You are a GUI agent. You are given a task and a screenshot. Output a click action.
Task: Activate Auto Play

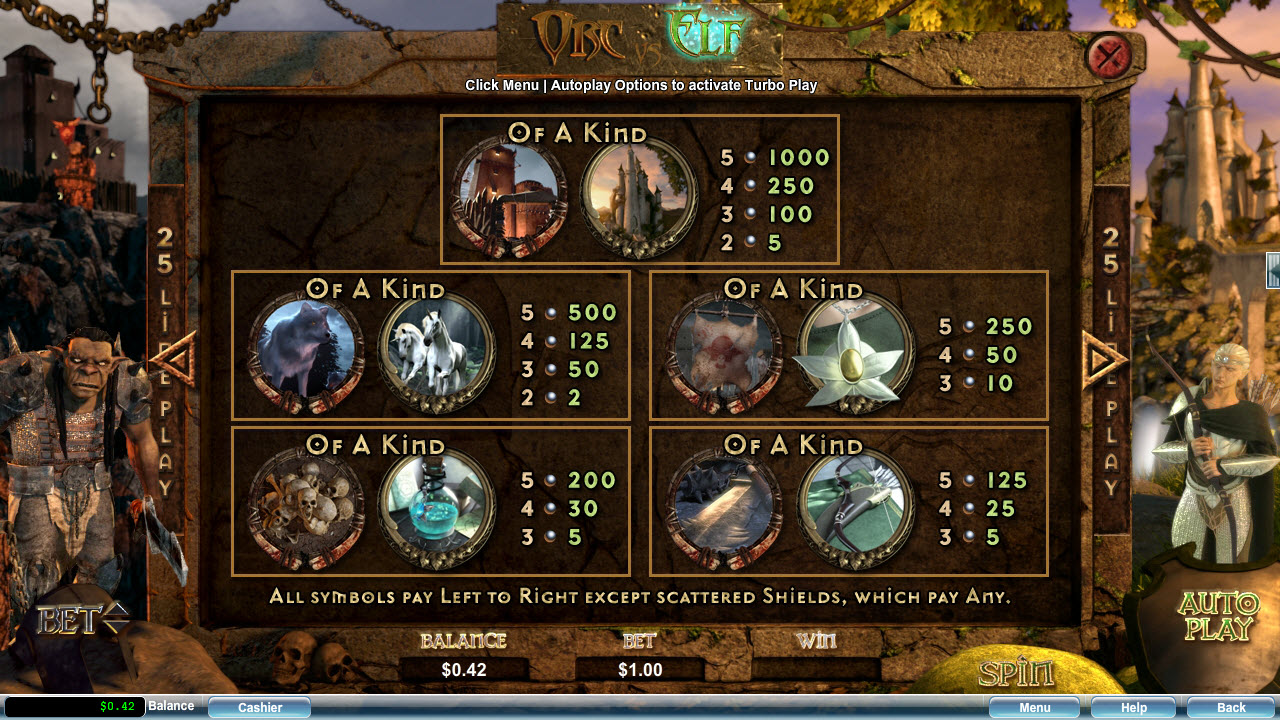tap(1218, 616)
